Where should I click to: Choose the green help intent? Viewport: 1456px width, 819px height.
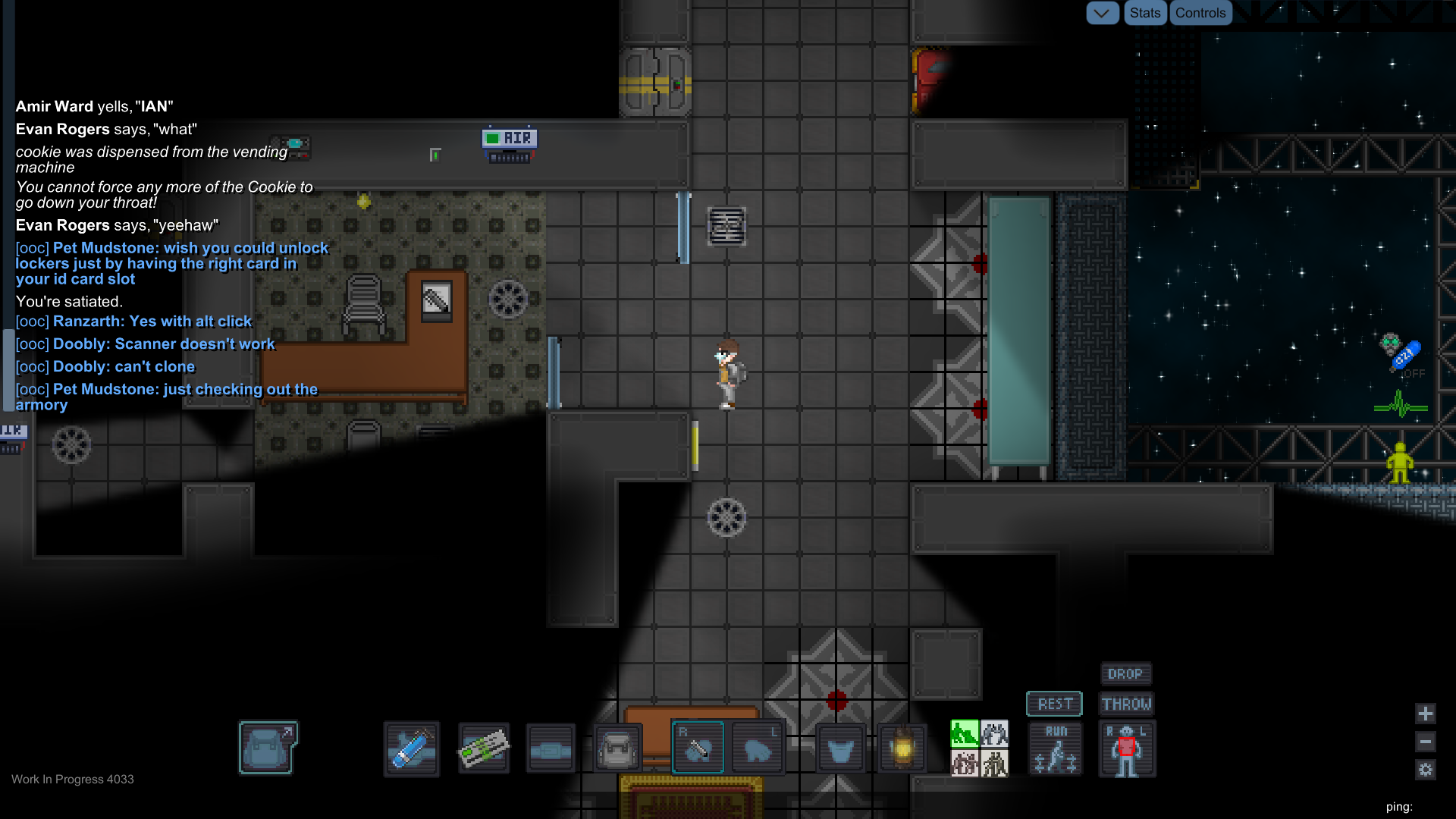(965, 733)
